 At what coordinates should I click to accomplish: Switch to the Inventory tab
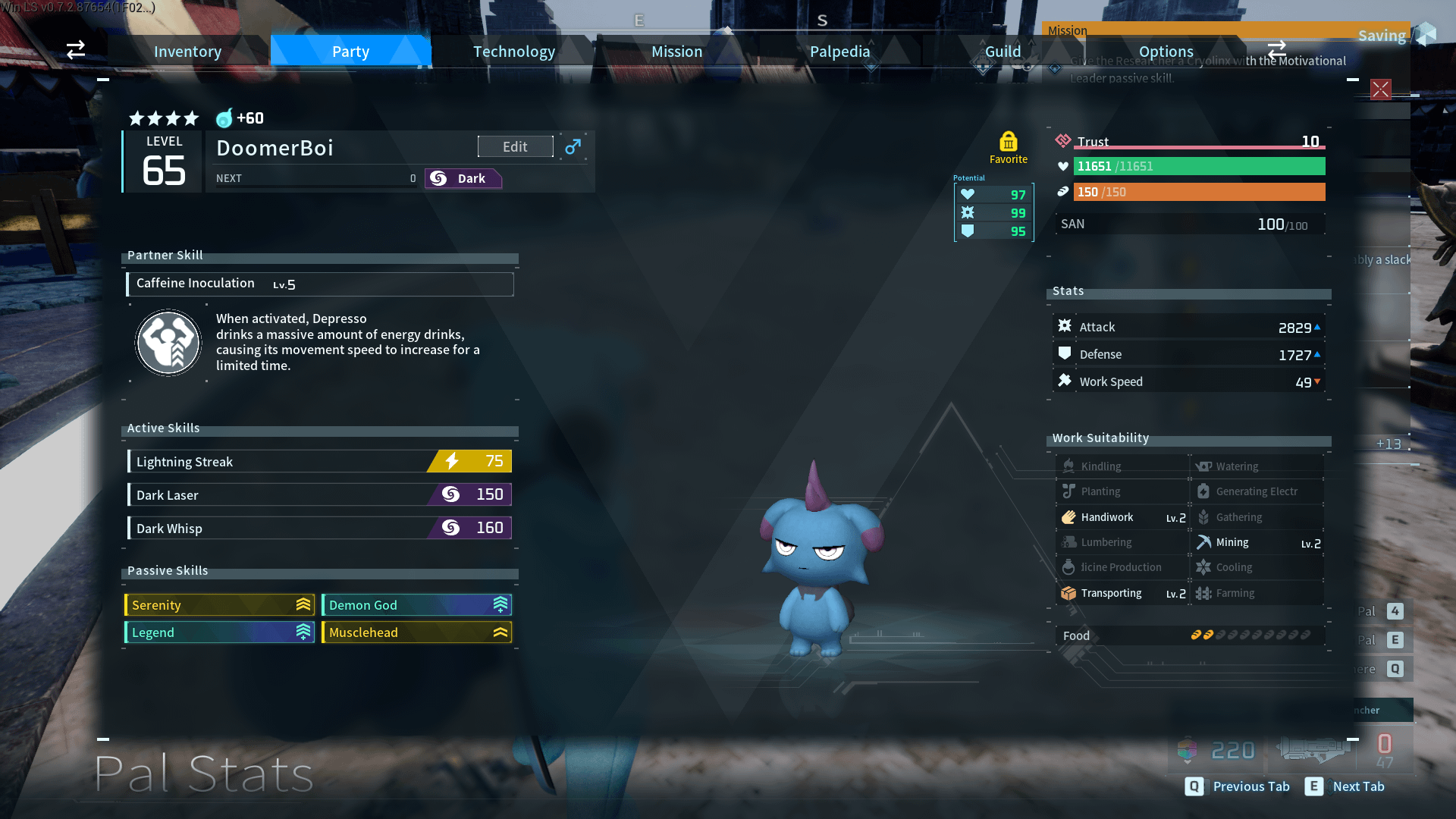pos(187,52)
